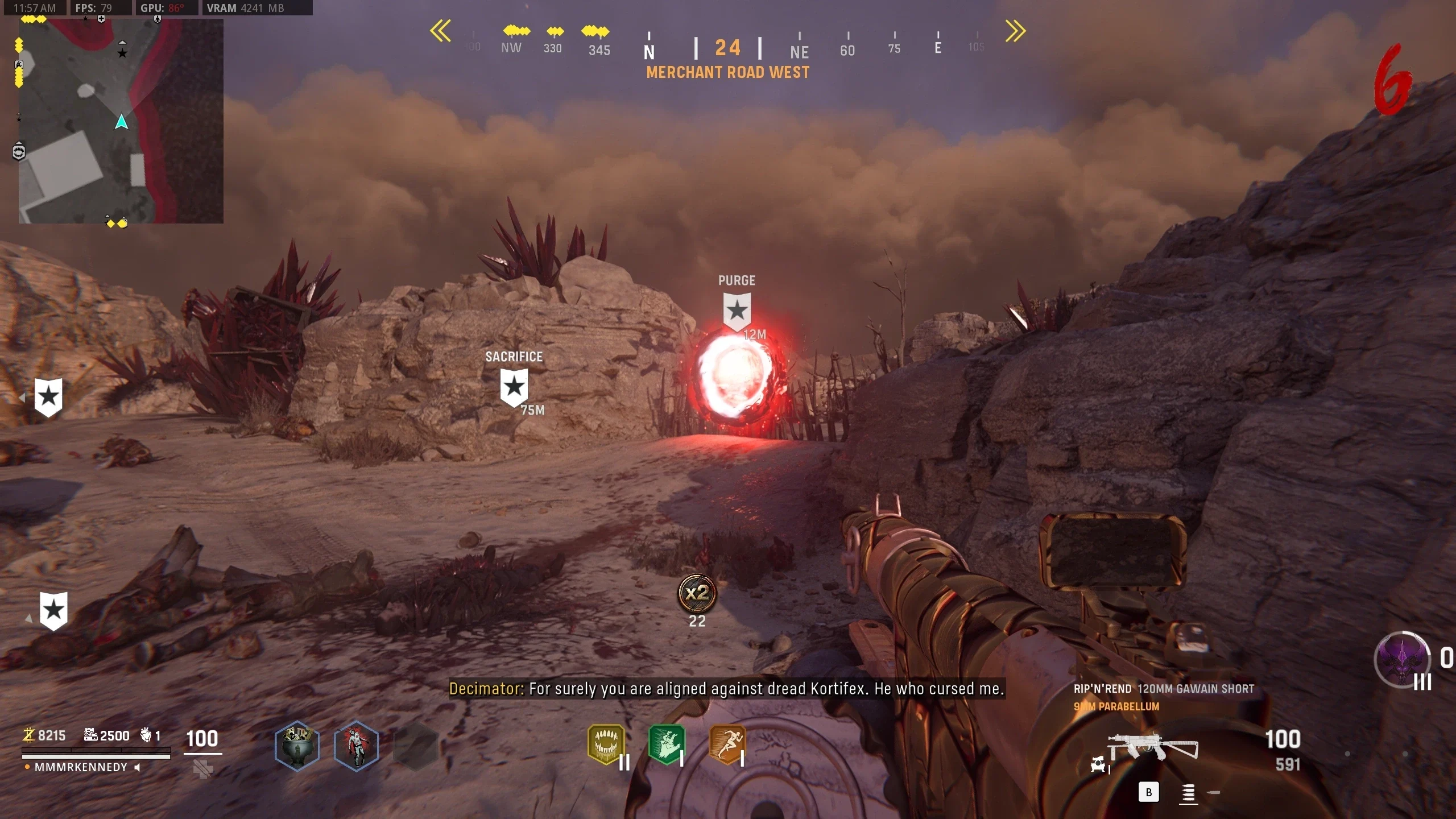Select the Purge objective marker

(737, 311)
